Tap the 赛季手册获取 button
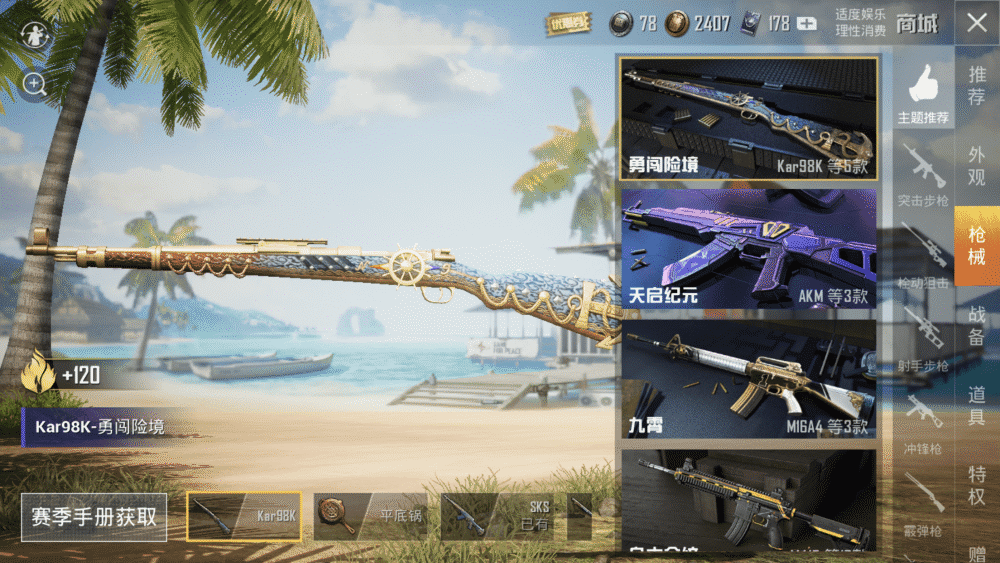The image size is (1000, 563). coord(94,517)
